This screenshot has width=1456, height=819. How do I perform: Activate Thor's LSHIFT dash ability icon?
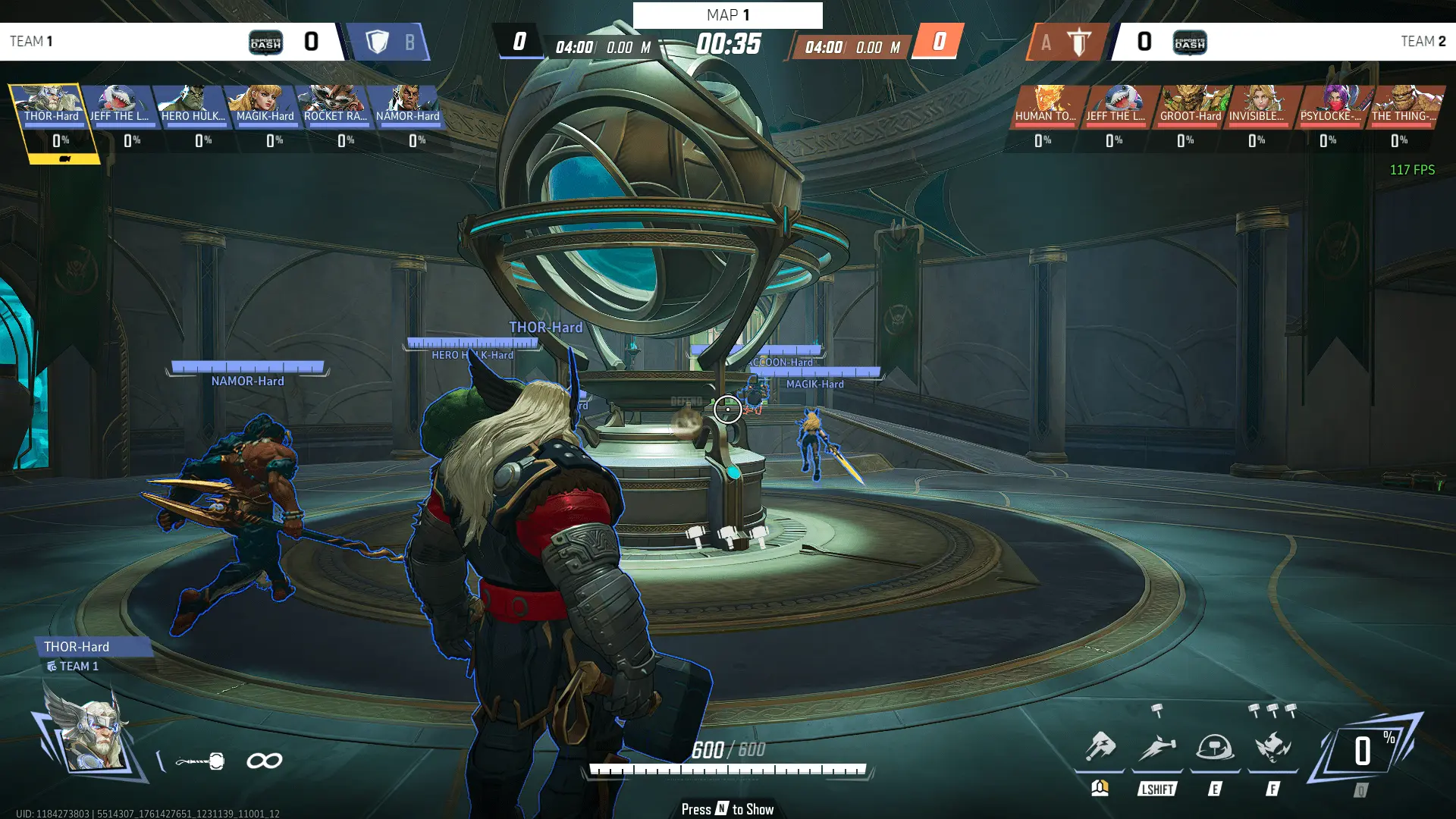(1157, 748)
